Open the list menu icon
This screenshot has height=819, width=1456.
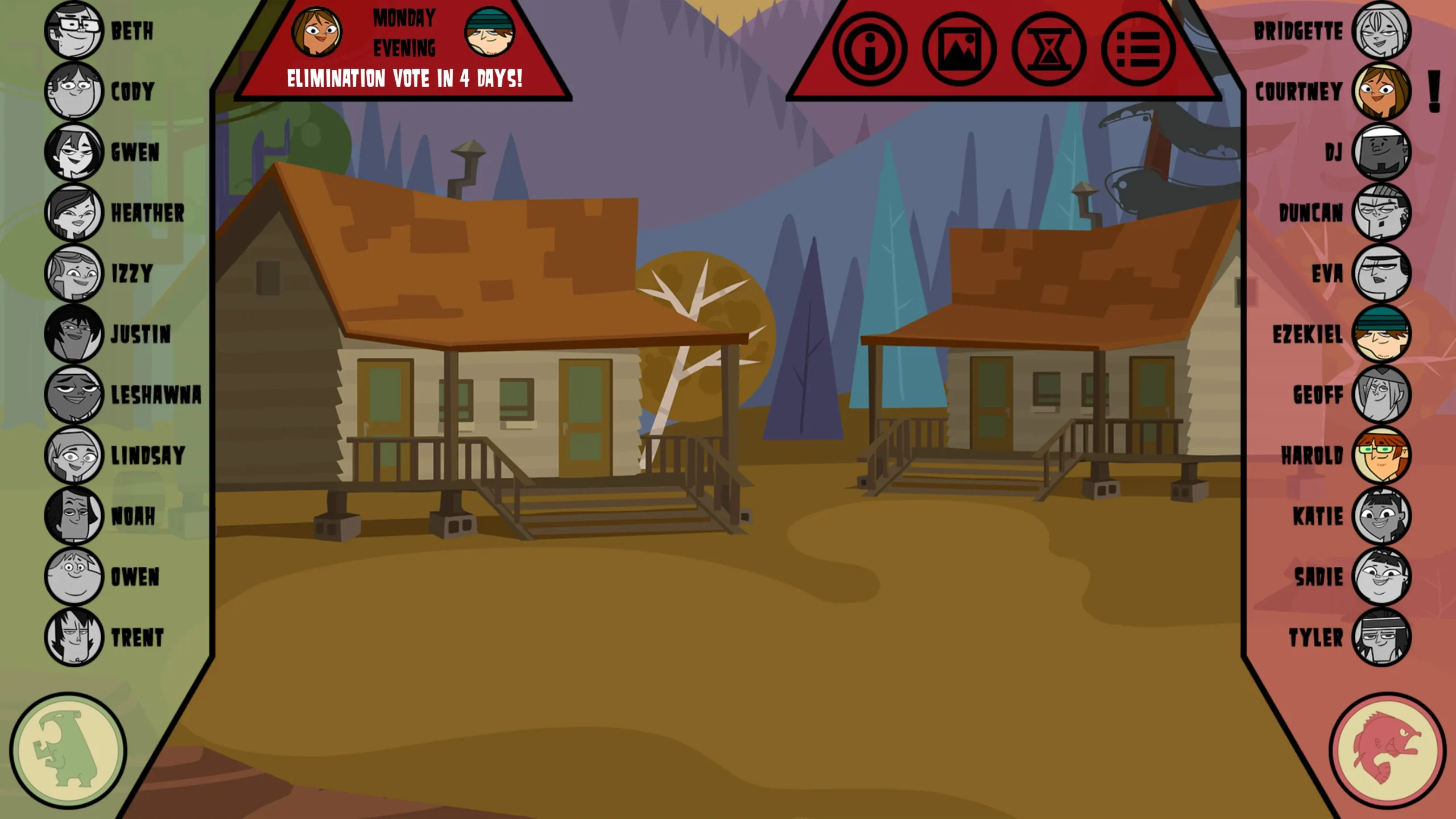[1138, 49]
